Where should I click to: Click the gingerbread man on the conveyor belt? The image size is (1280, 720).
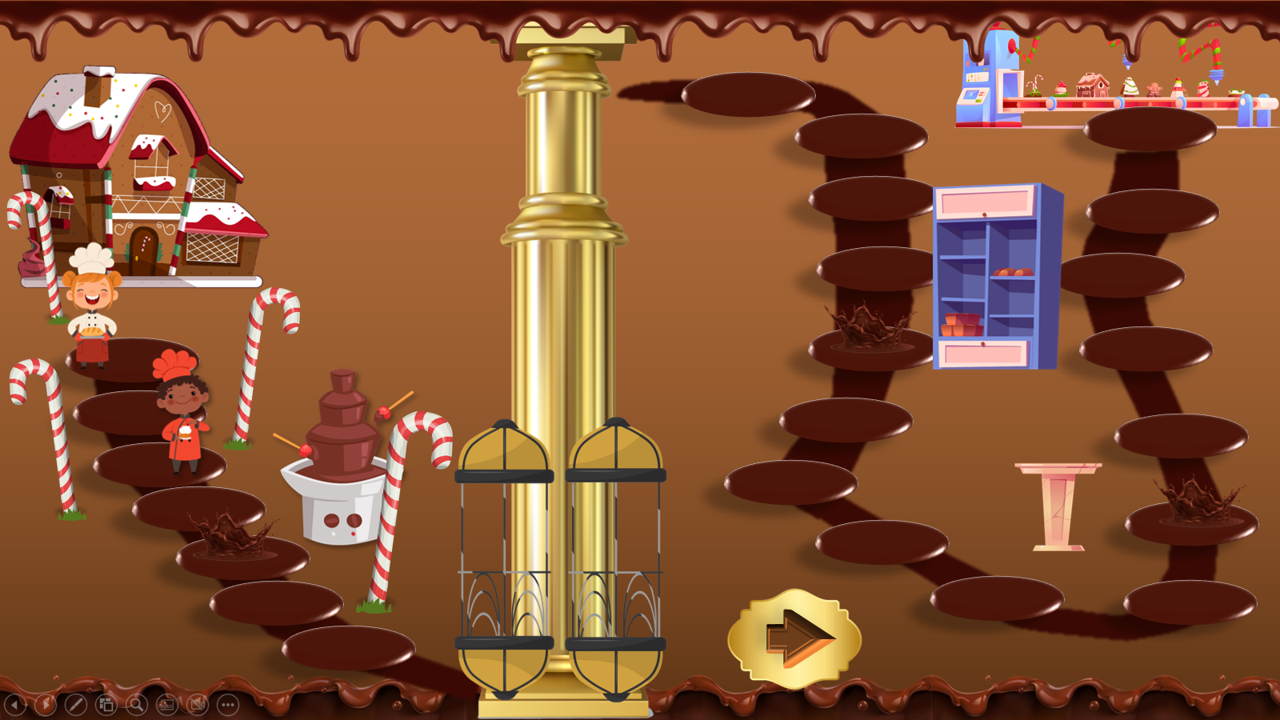click(1153, 90)
